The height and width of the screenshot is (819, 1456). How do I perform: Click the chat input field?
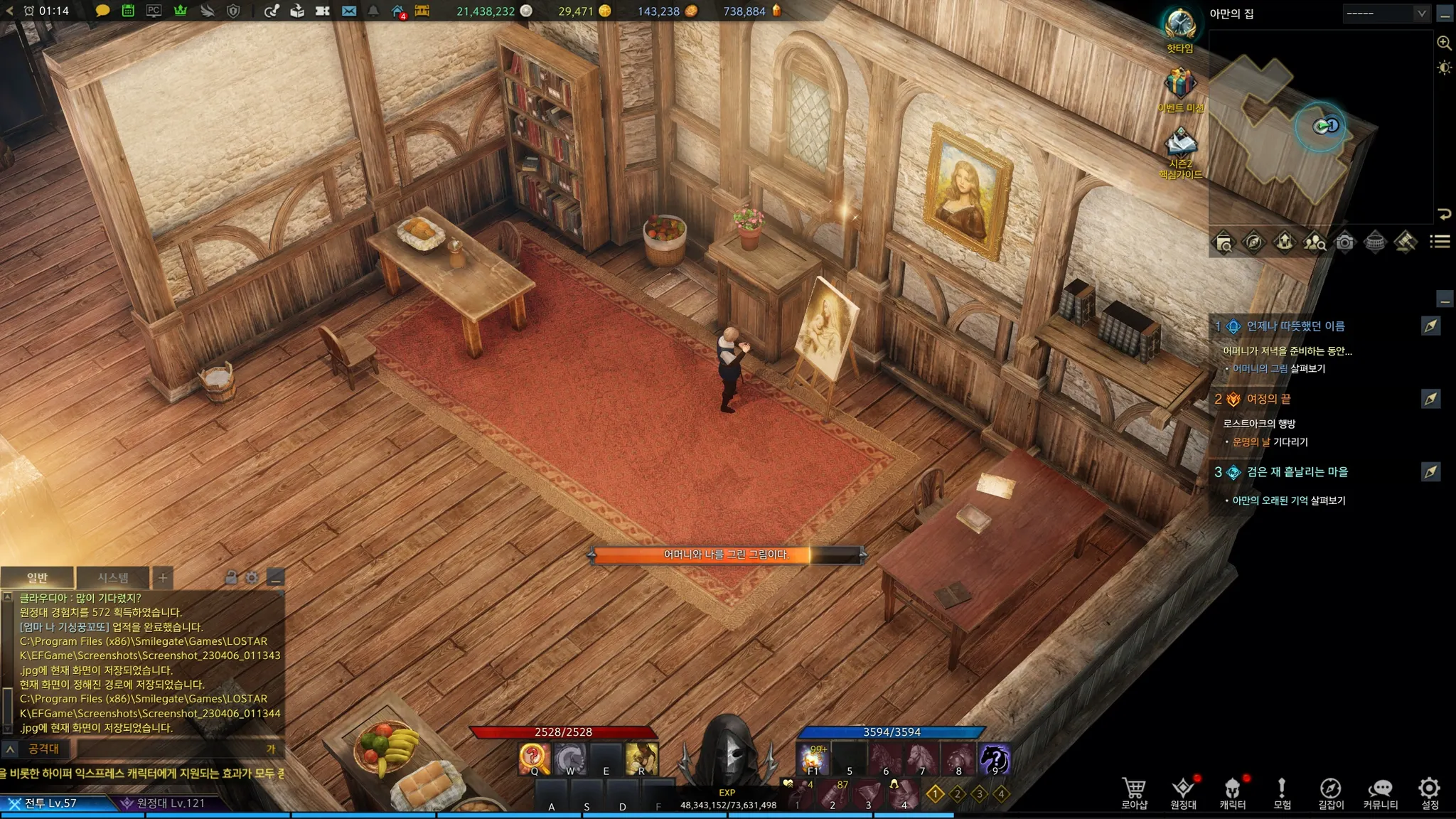171,749
